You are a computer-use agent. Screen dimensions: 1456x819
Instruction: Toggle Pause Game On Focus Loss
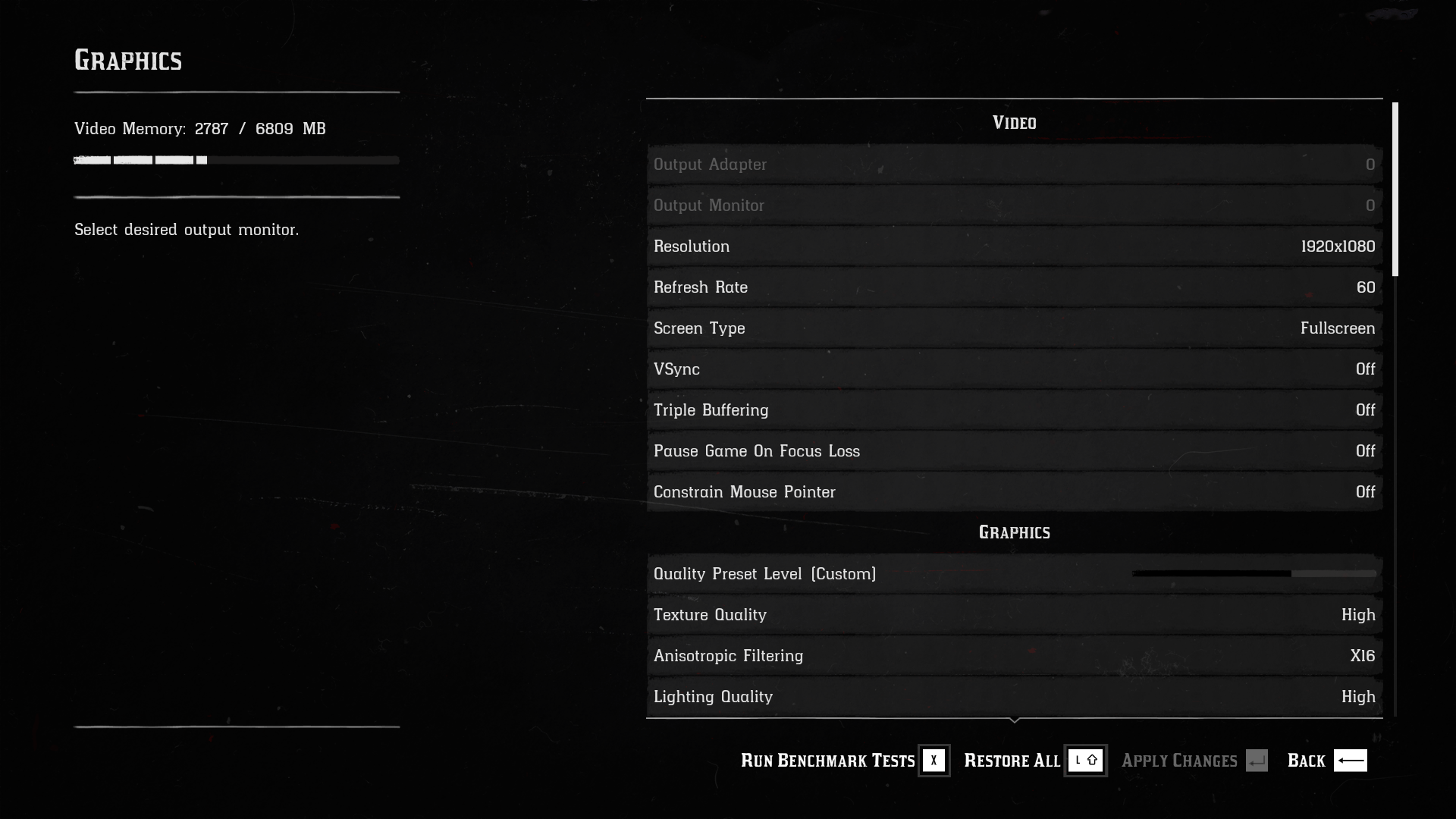point(1014,451)
